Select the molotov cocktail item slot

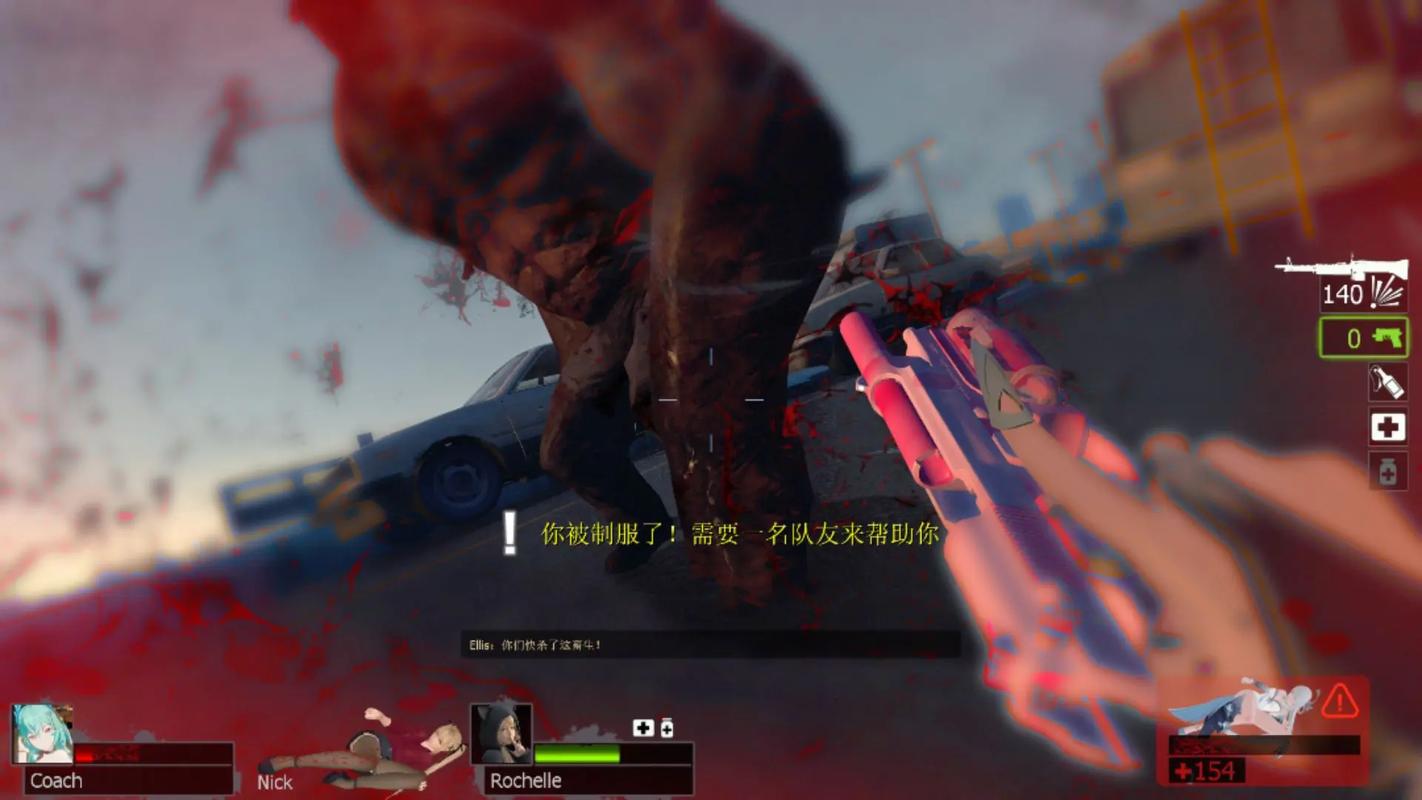(x=1386, y=383)
